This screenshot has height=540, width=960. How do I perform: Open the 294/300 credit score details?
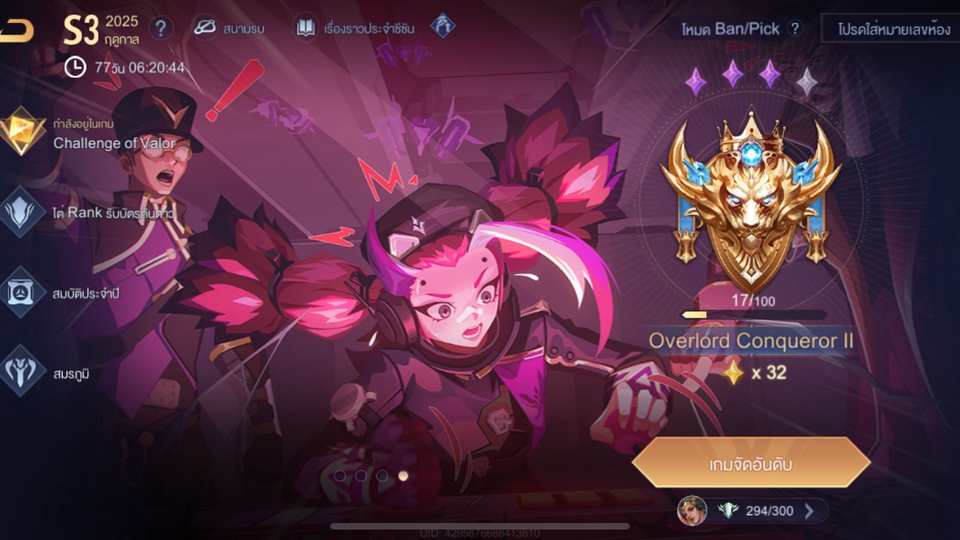pos(770,511)
